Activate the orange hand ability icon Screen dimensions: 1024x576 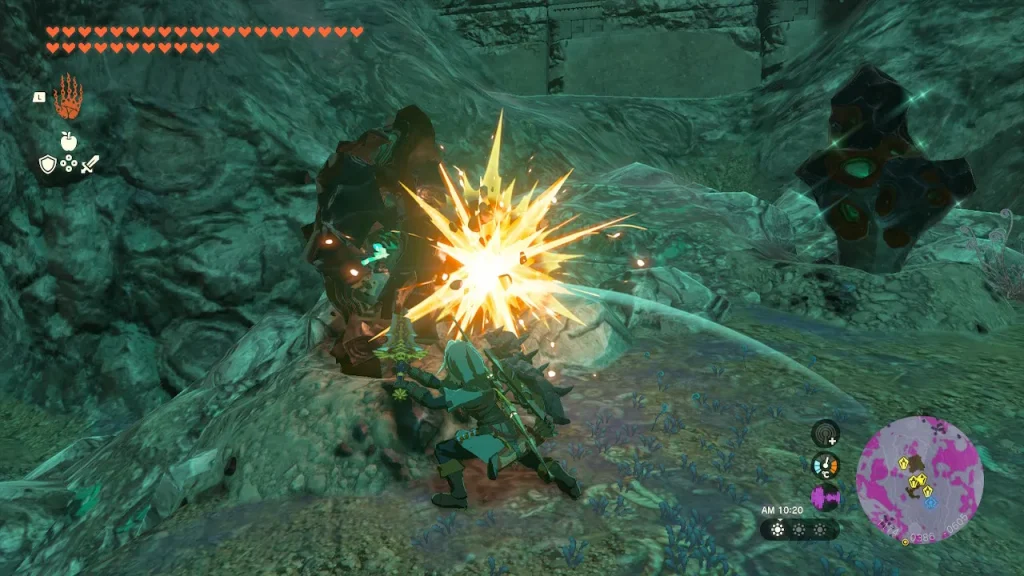tap(67, 98)
